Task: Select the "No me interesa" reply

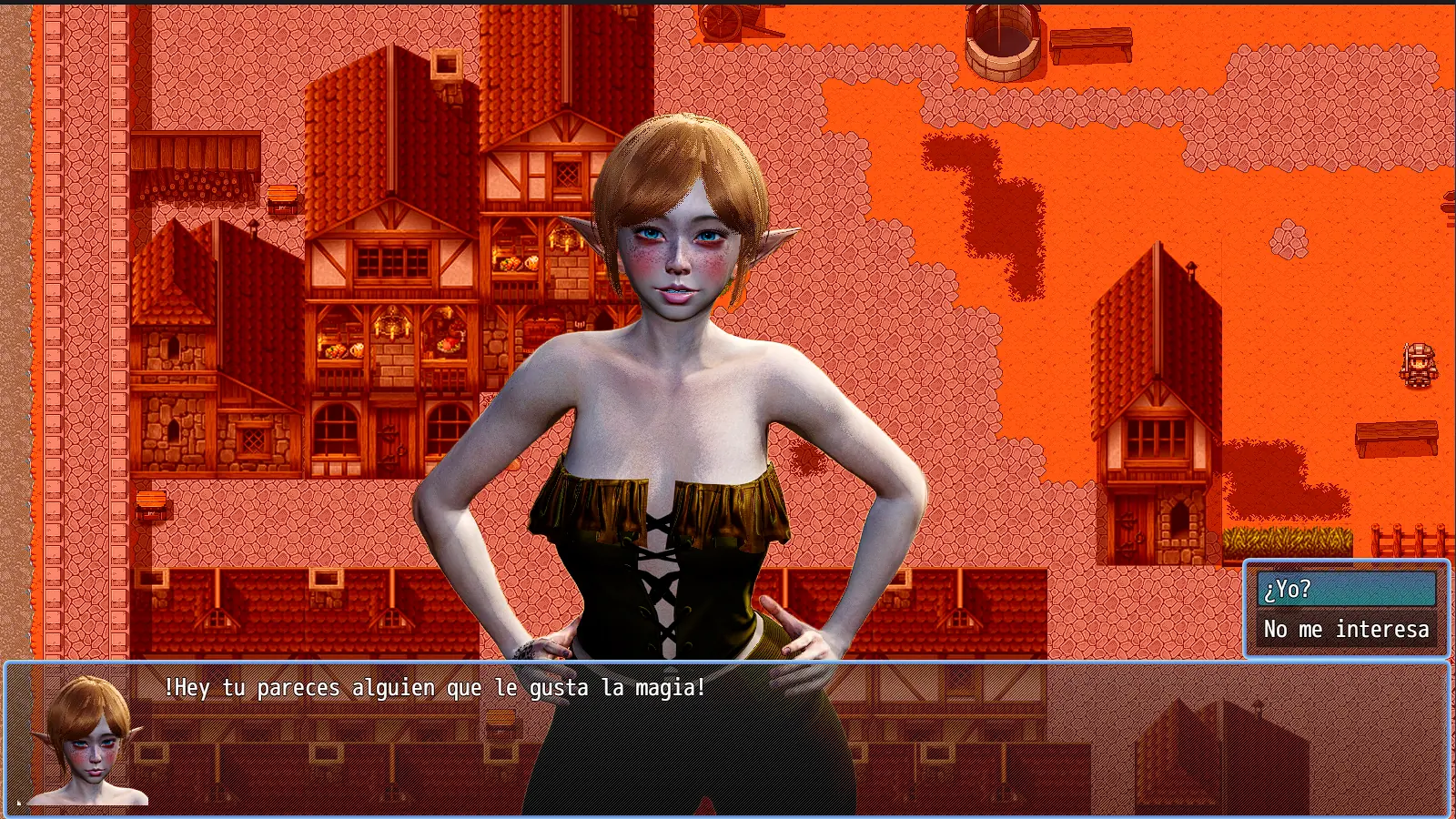Action: [x=1345, y=630]
